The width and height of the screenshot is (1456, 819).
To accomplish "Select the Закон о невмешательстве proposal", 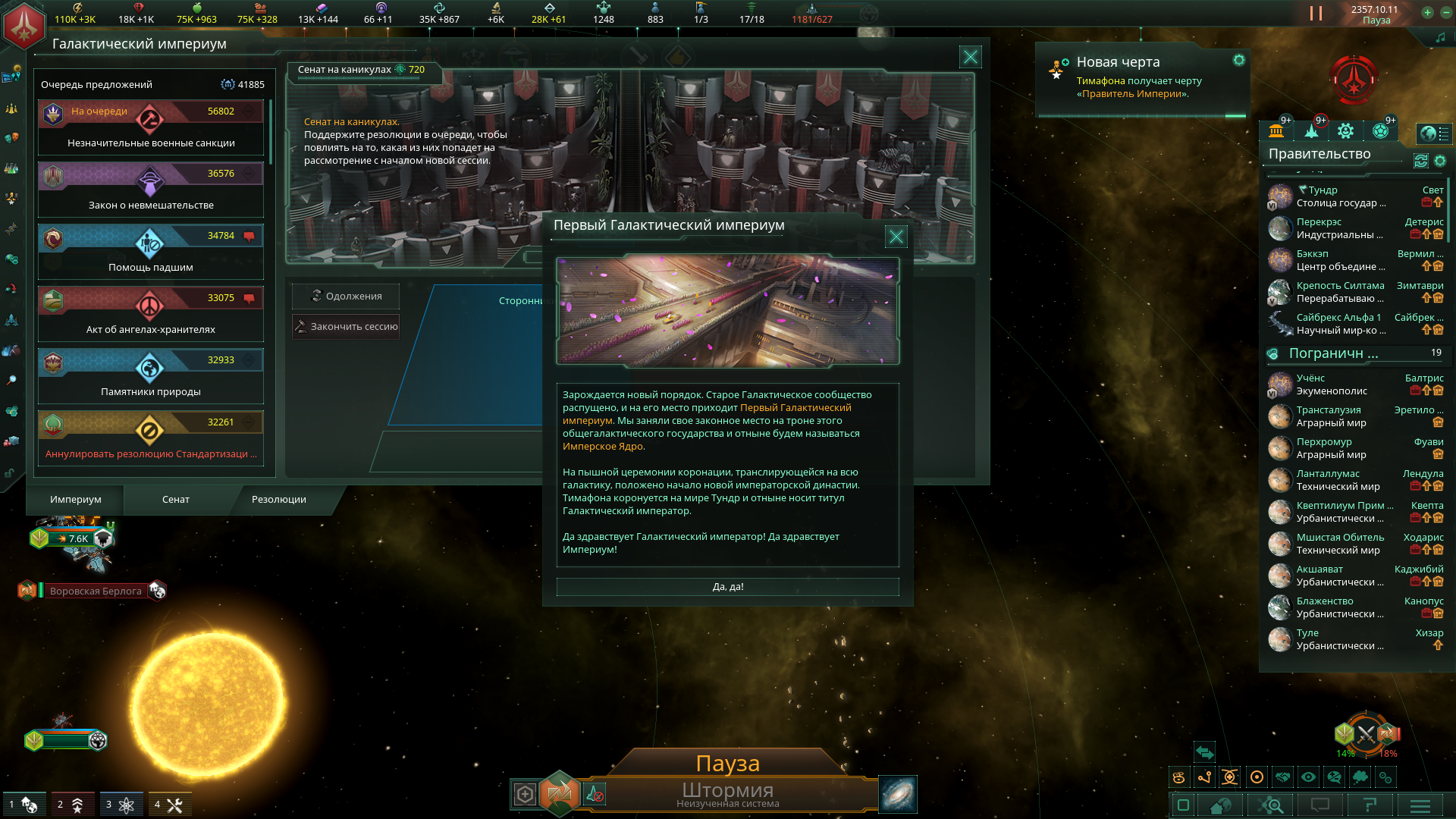I will 151,190.
